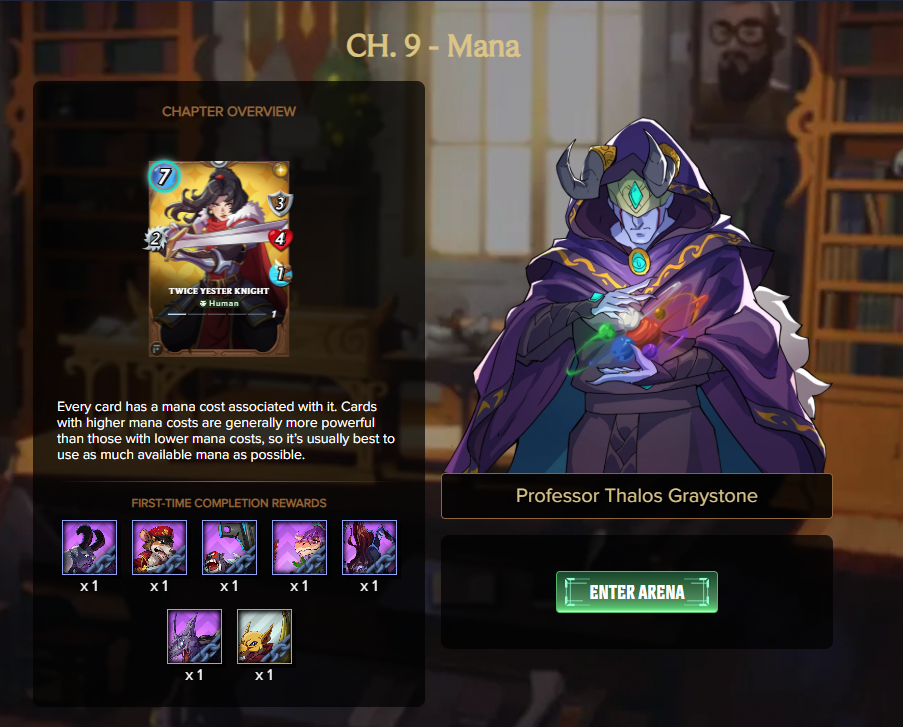This screenshot has width=903, height=727.
Task: Inspect the Twice Yester Knight card
Action: point(219,258)
